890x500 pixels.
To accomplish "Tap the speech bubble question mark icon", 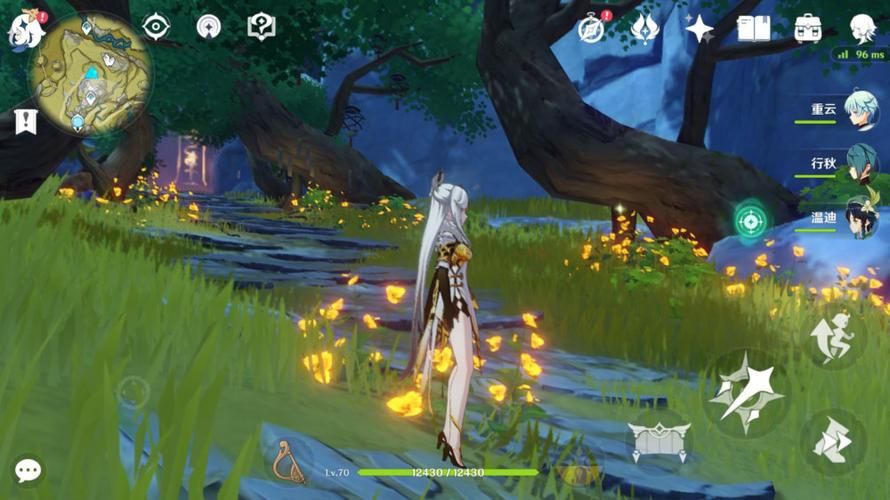I will click(261, 27).
